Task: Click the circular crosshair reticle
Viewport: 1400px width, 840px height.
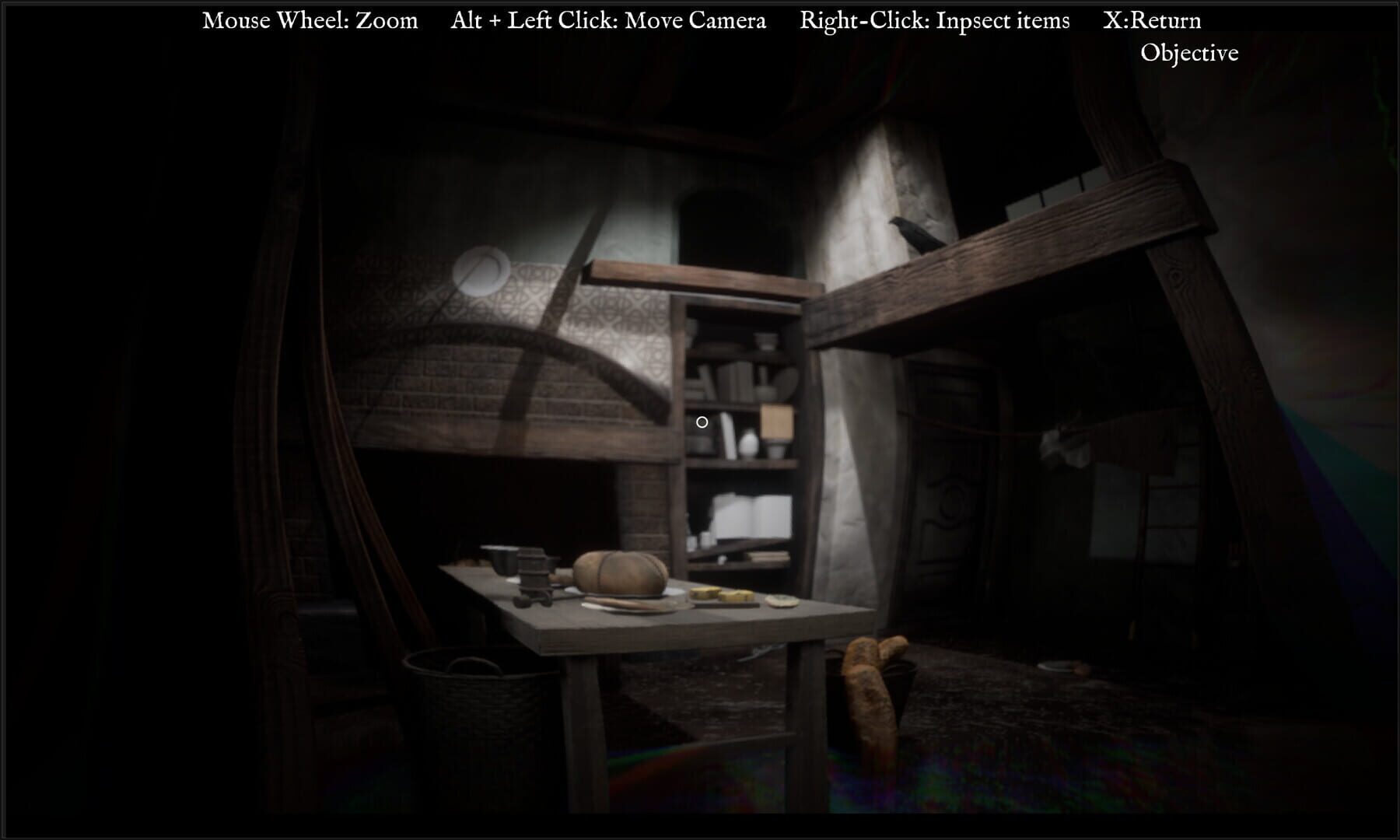Action: coord(702,422)
